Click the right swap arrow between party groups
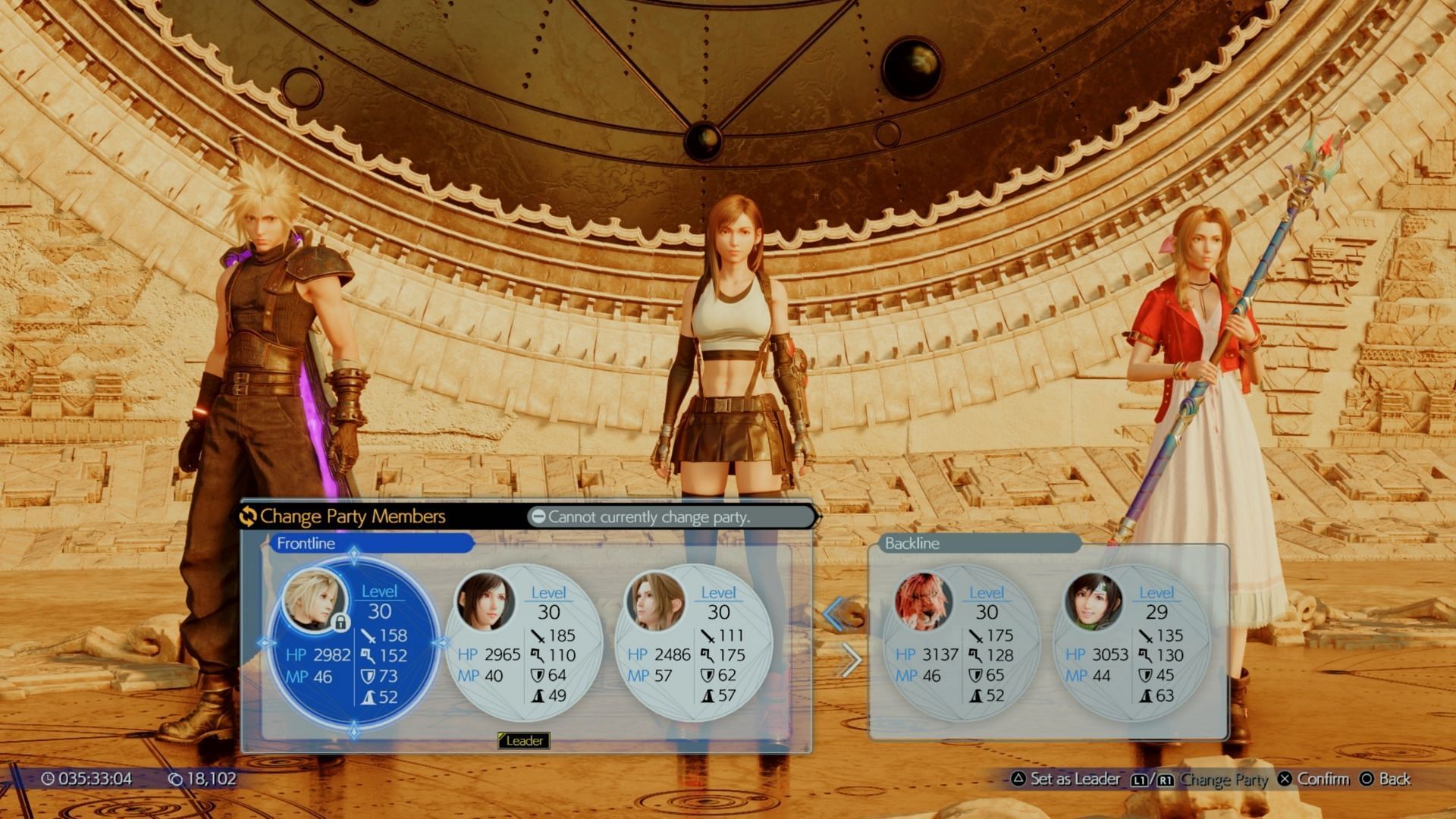The image size is (1456, 819). [x=852, y=661]
